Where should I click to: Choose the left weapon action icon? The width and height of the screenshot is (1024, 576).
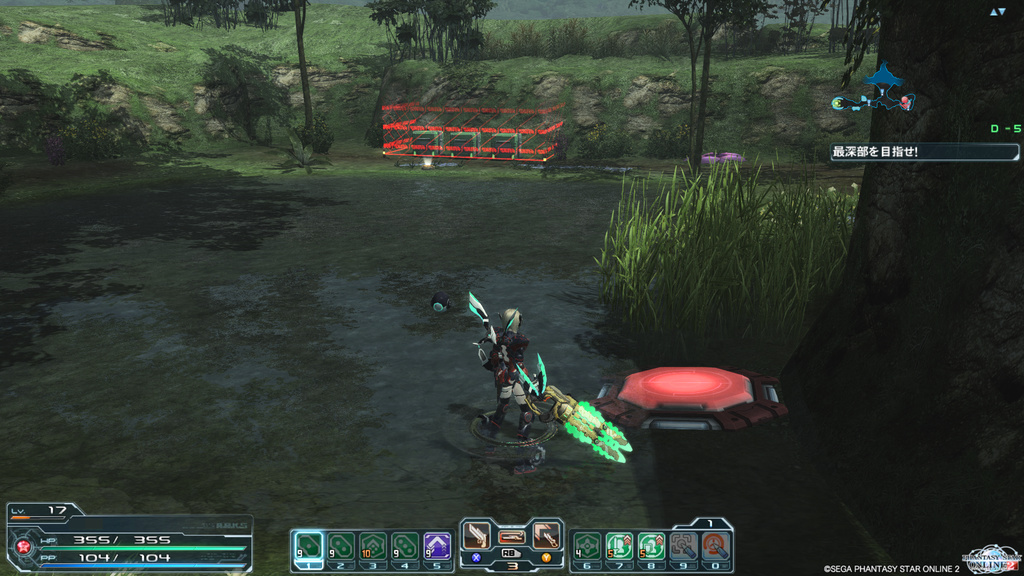478,536
